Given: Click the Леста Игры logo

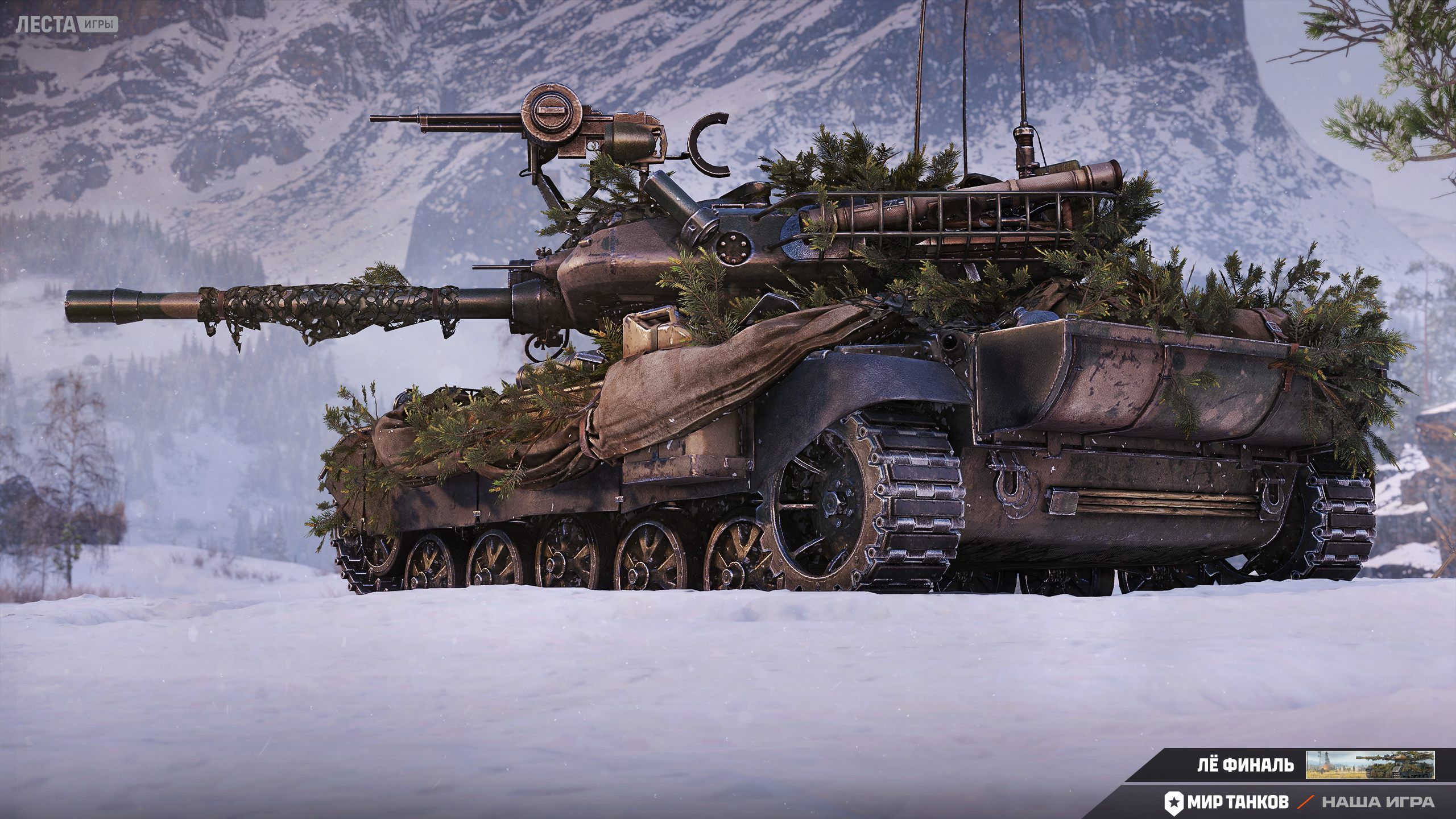Looking at the screenshot, I should (x=67, y=24).
